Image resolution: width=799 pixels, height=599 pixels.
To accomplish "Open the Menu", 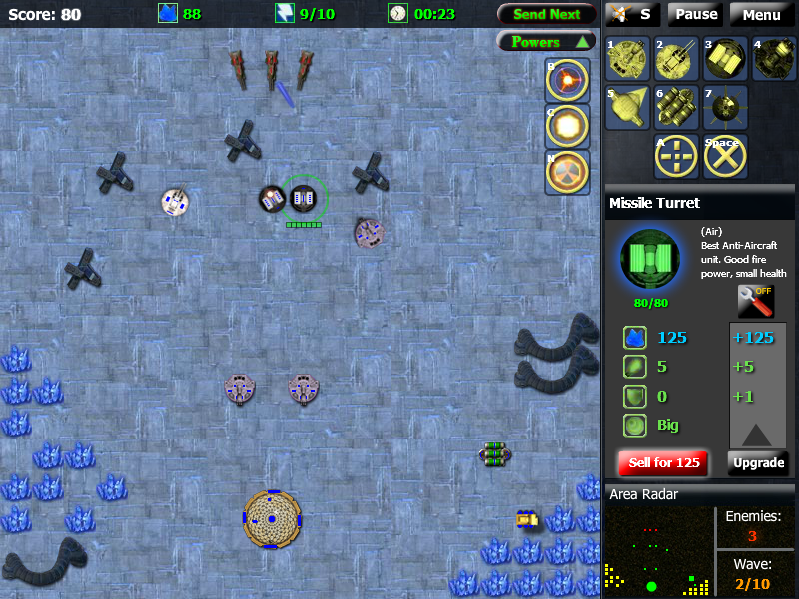I will [x=761, y=14].
